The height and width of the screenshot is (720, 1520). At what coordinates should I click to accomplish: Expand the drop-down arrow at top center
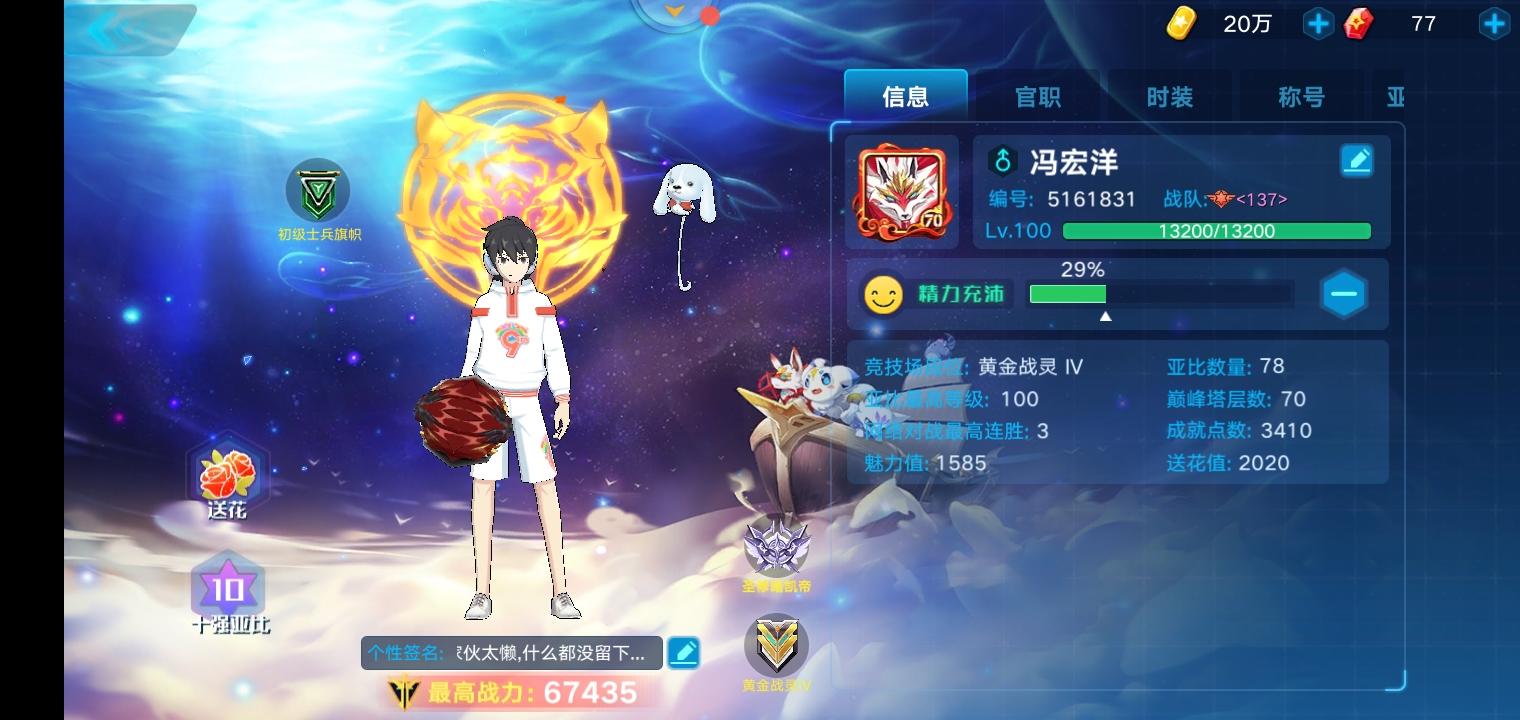[x=672, y=13]
